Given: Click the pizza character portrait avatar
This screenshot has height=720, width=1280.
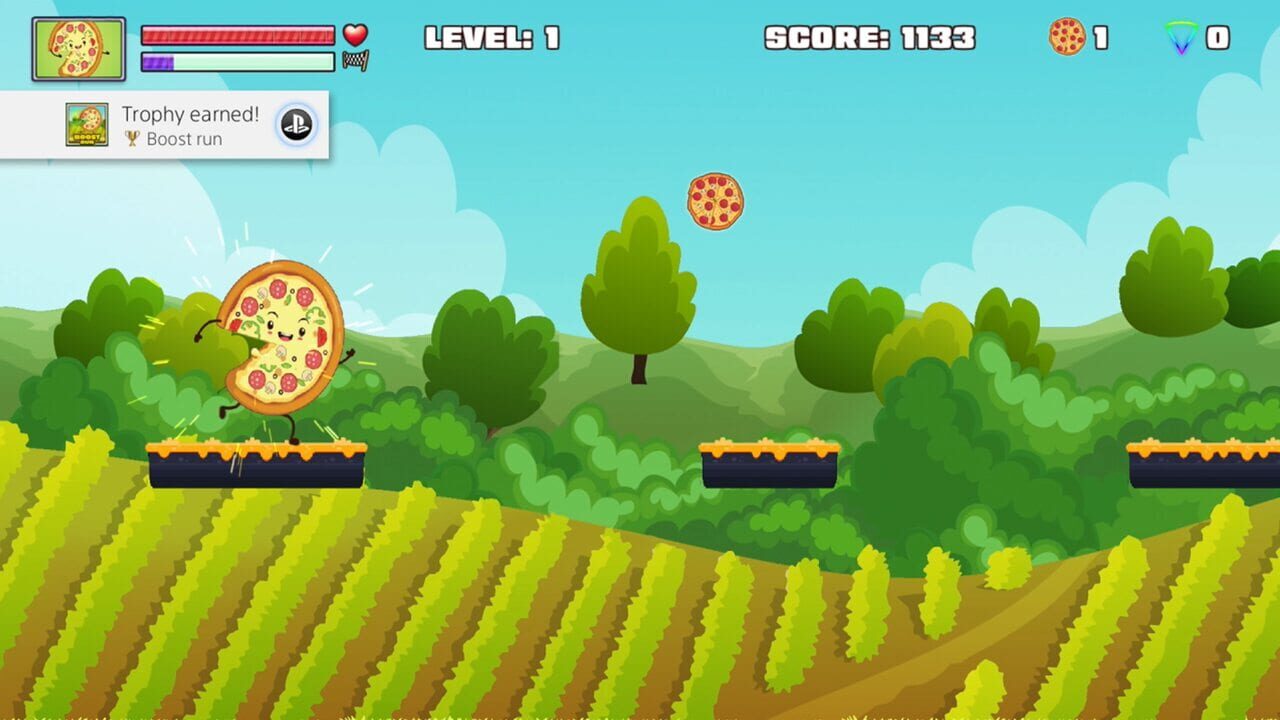Looking at the screenshot, I should (x=78, y=47).
